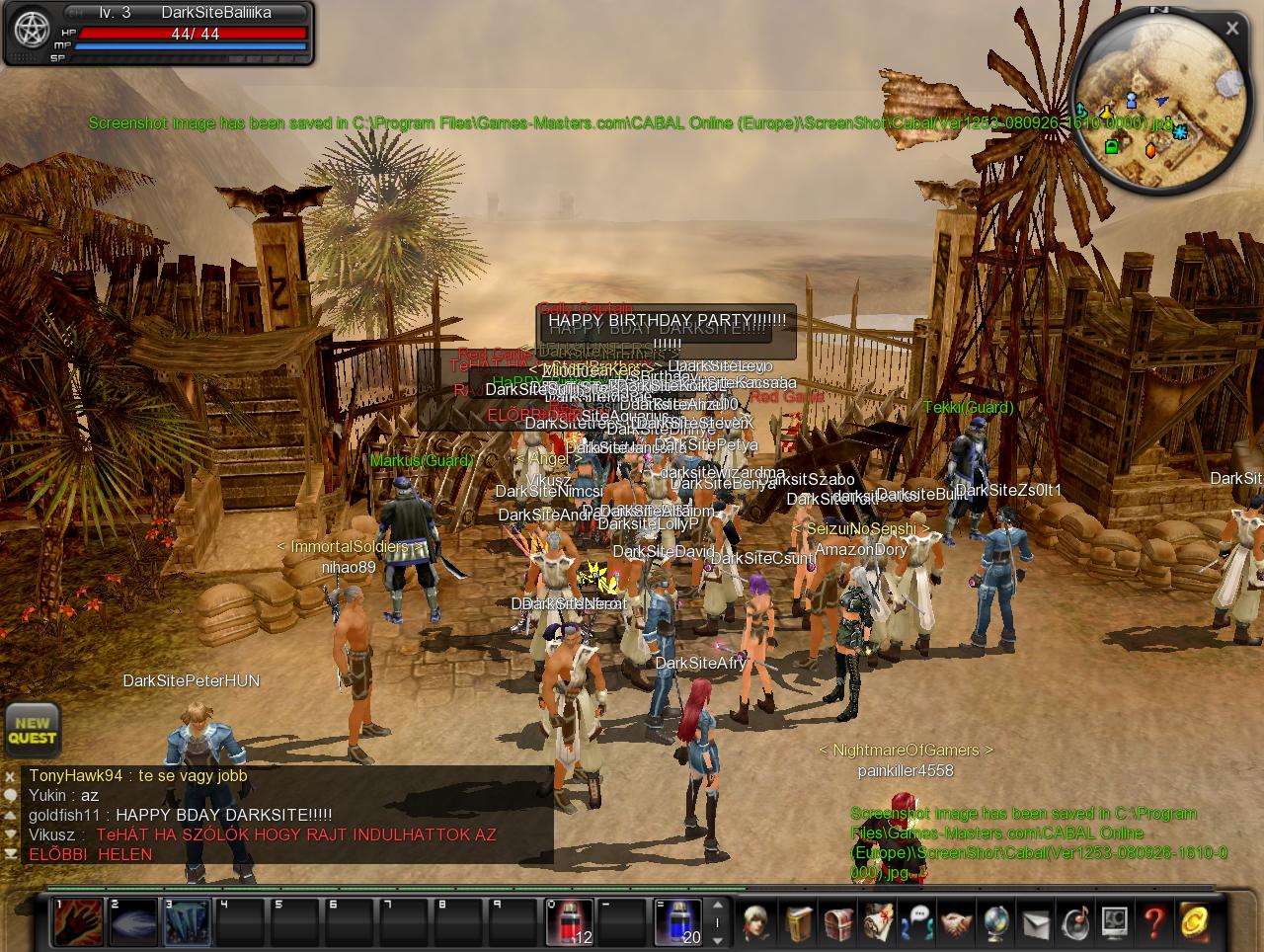Open the character portrait menu icon
This screenshot has width=1264, height=952.
tap(757, 922)
